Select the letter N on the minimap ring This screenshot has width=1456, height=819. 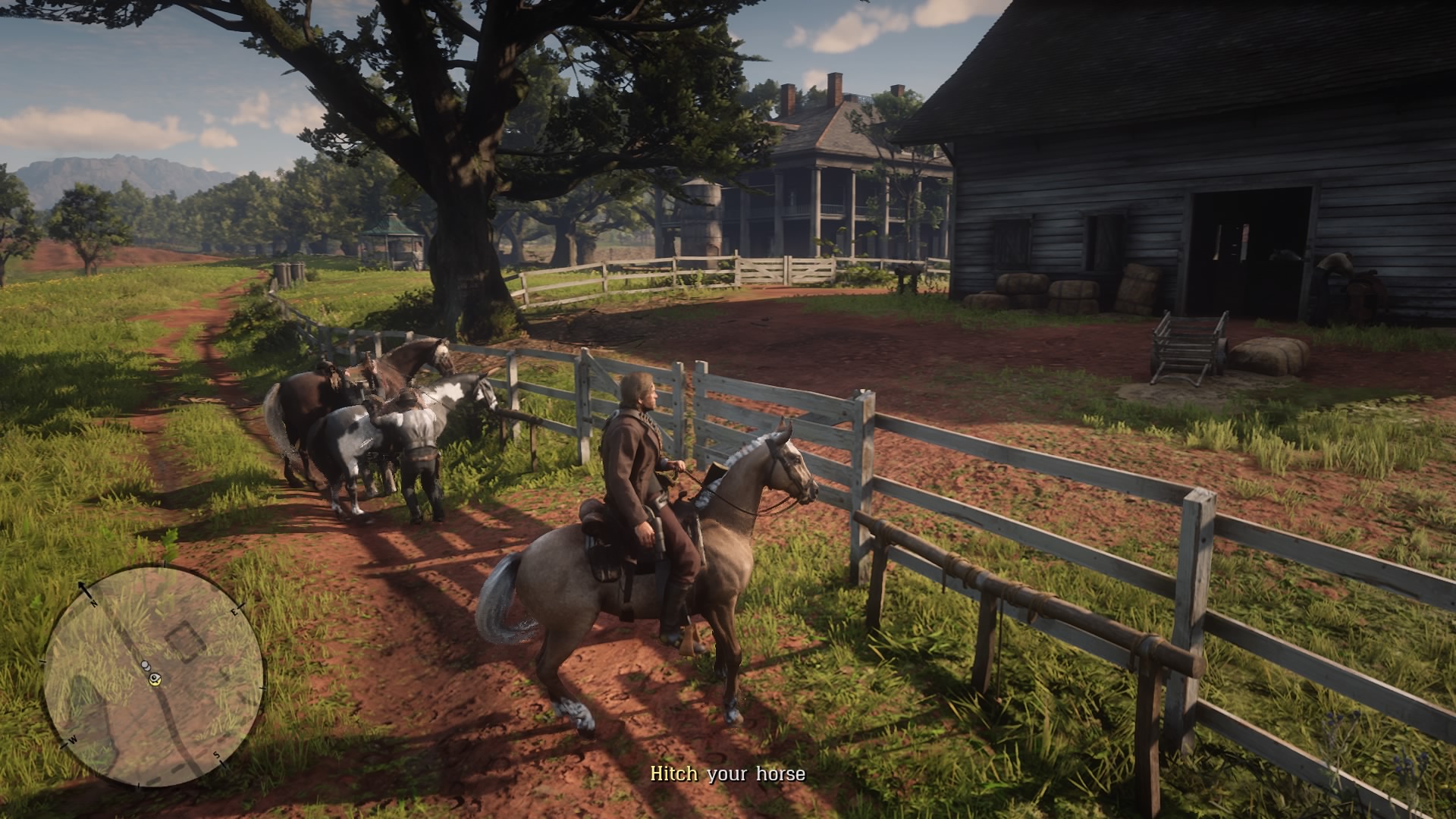pyautogui.click(x=93, y=603)
